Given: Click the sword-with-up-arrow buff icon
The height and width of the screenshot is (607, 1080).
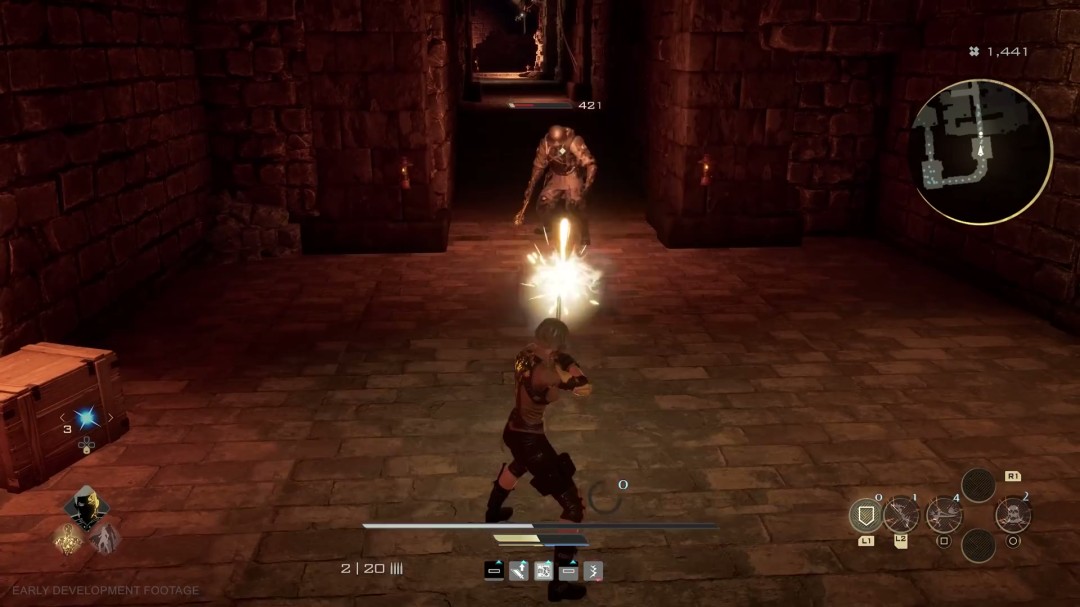Looking at the screenshot, I should click(519, 571).
